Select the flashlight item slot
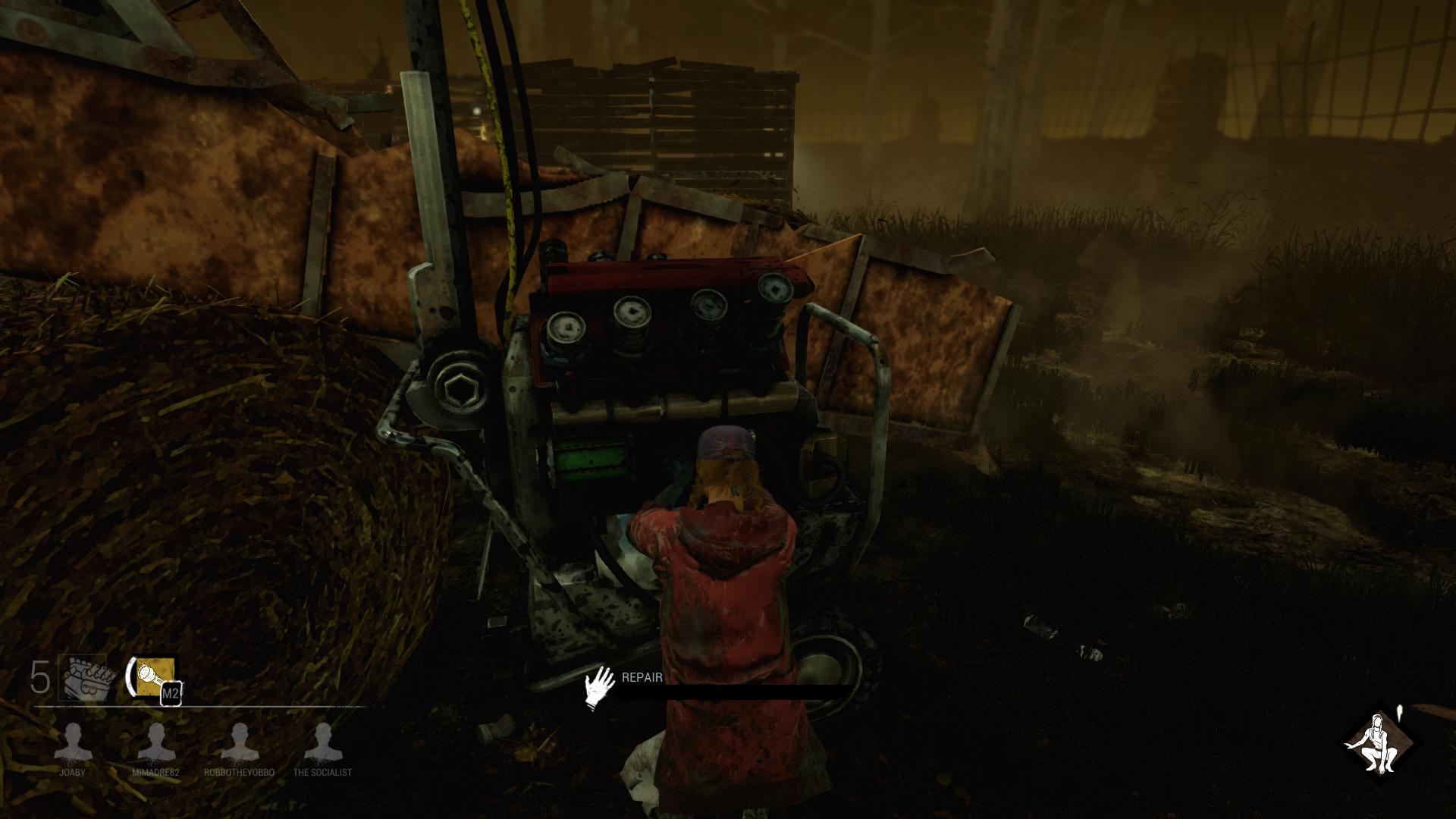Screen dimensions: 1456x819 [x=155, y=677]
